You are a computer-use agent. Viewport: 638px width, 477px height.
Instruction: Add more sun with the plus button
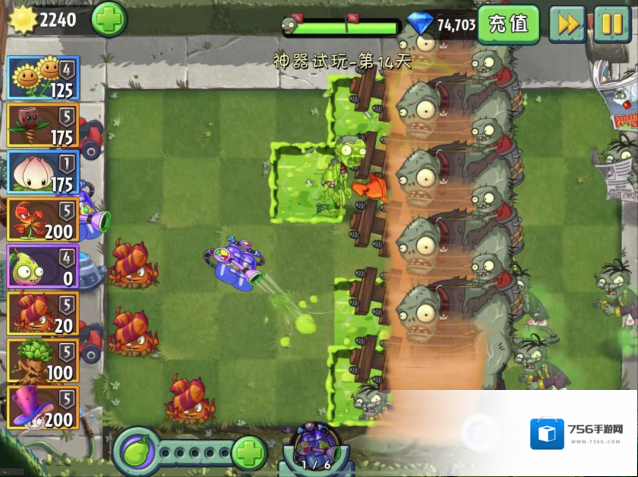click(x=109, y=18)
